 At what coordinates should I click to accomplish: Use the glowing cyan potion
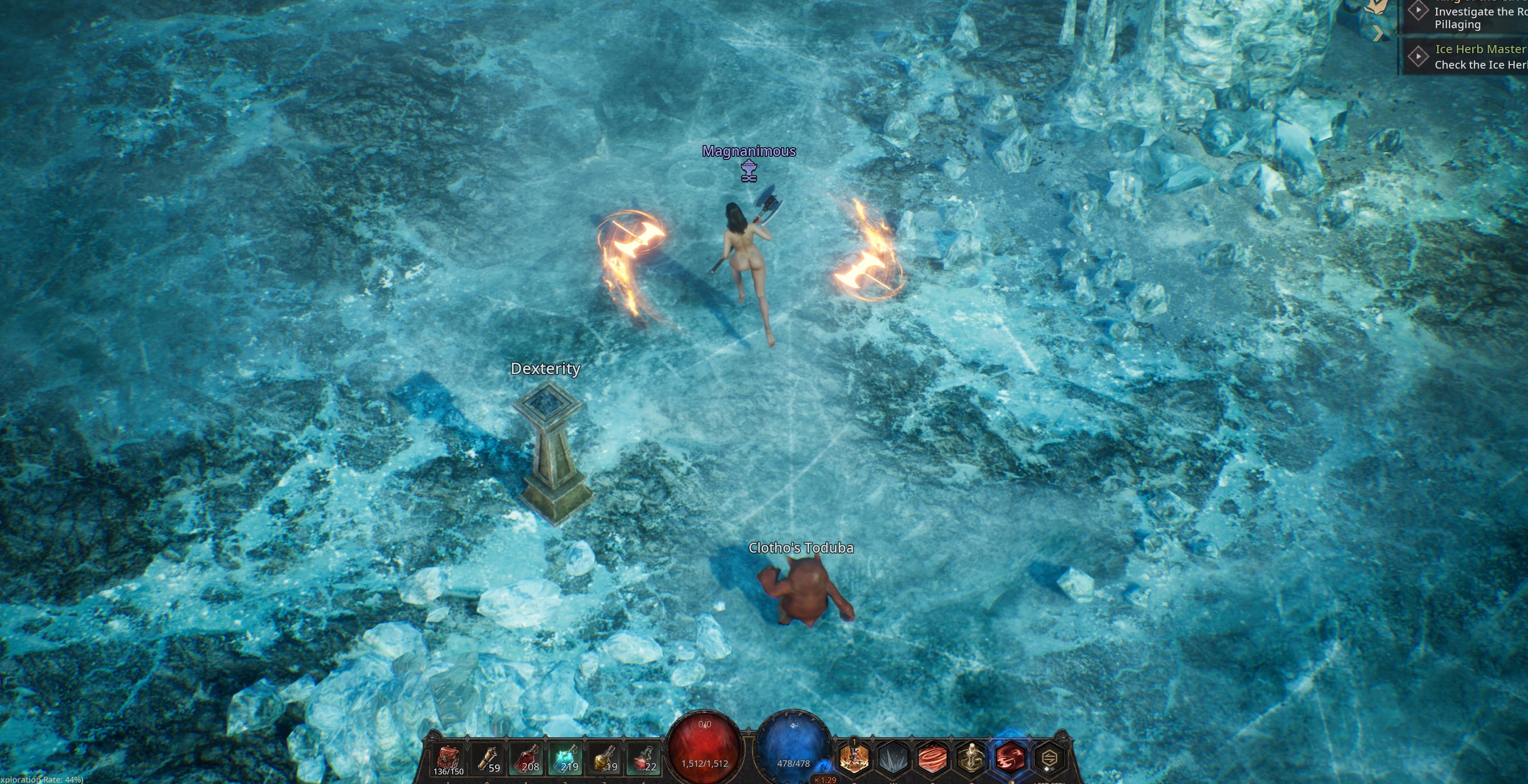[566, 759]
